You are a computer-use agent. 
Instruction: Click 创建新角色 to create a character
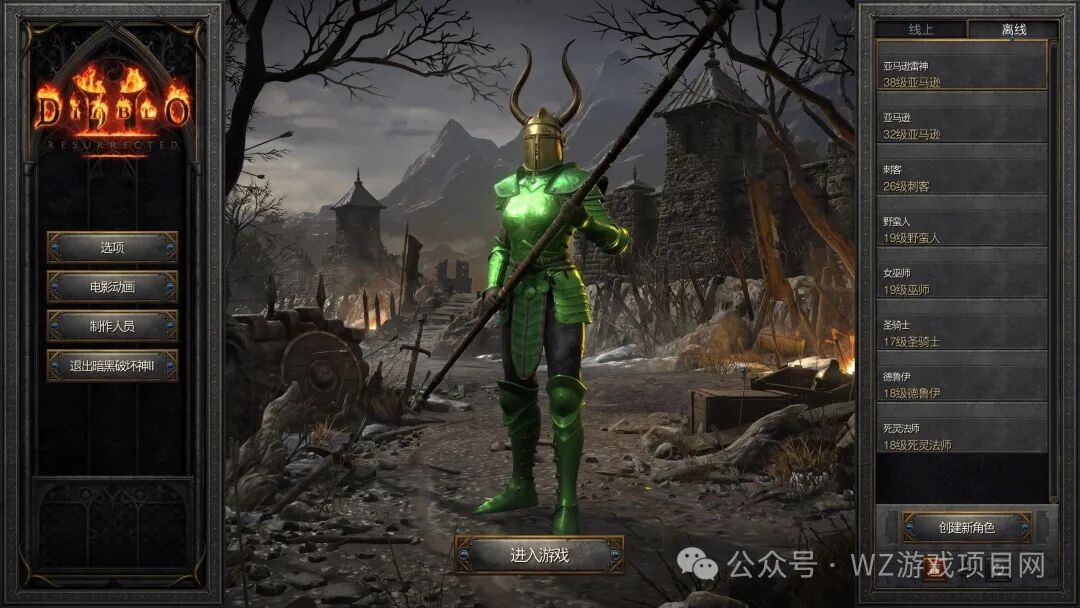966,527
